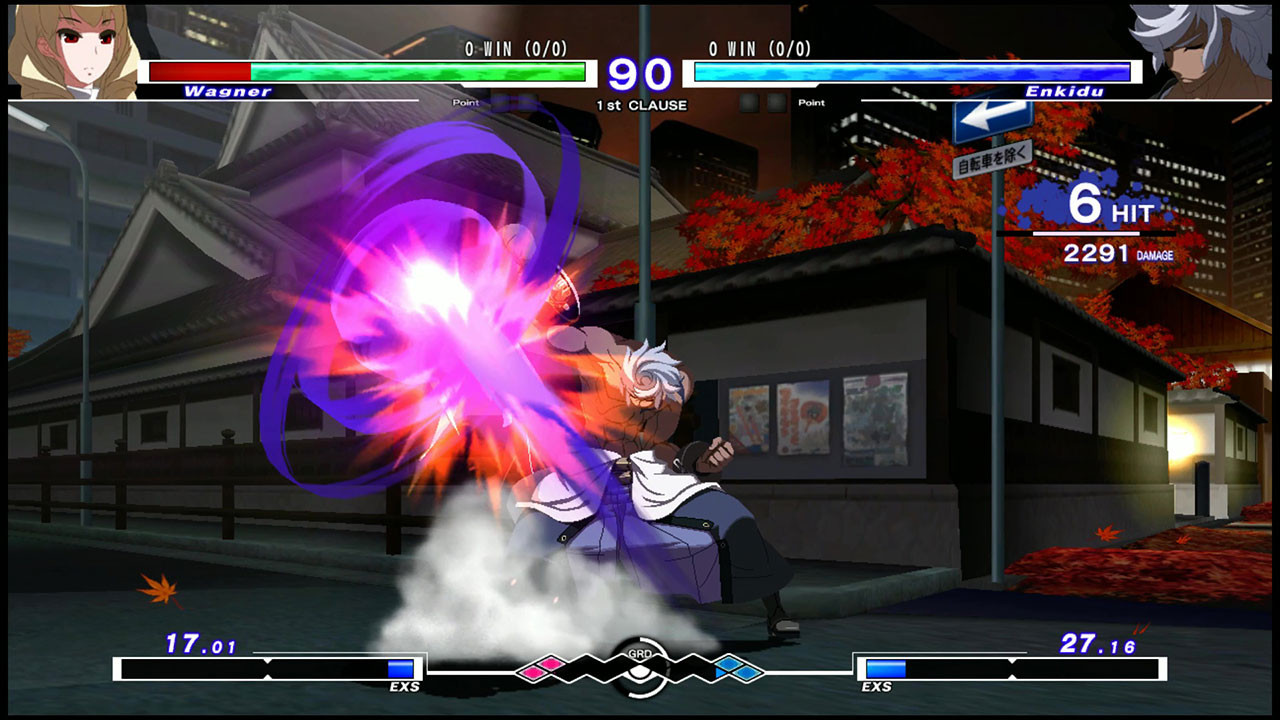
Task: Click the round timer showing 90
Action: click(x=643, y=73)
